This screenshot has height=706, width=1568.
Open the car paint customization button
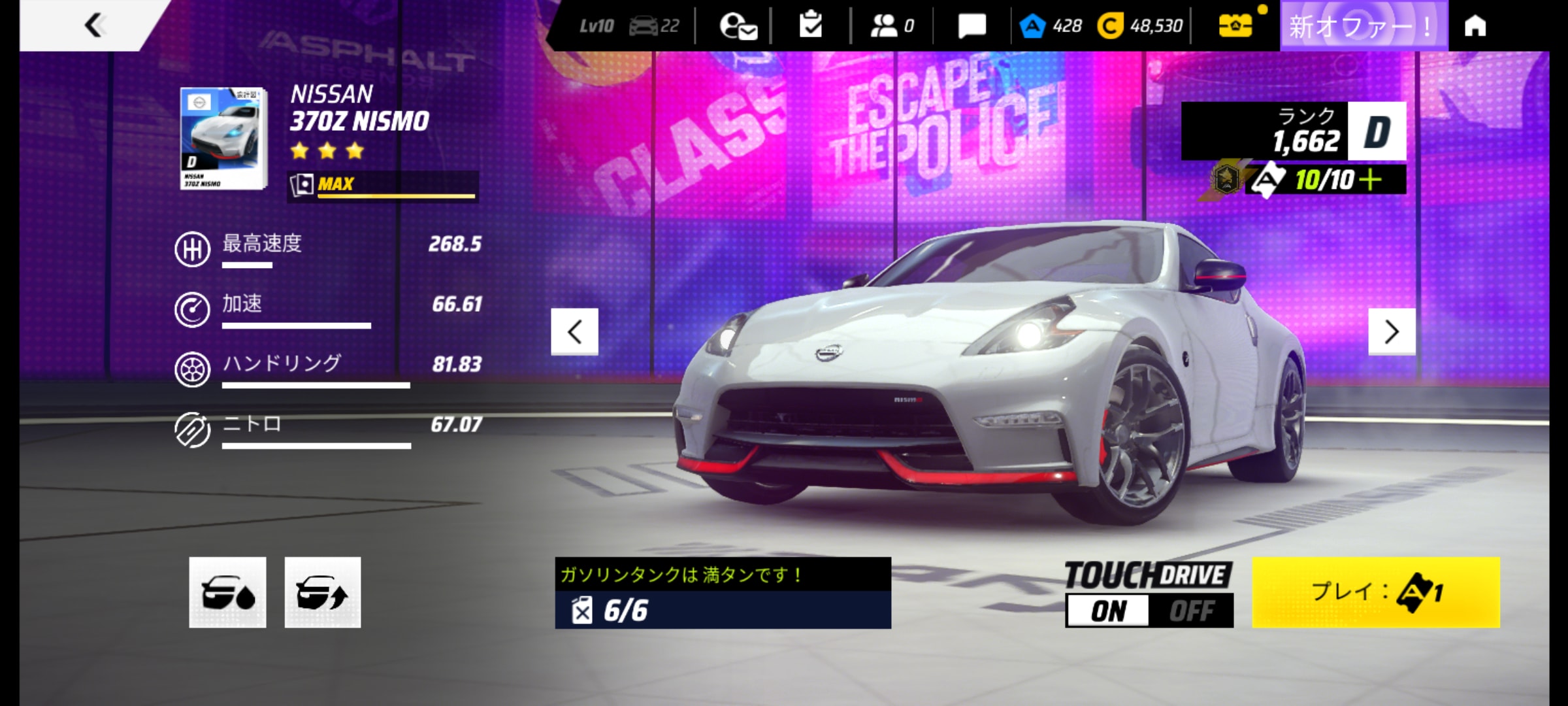tap(227, 592)
